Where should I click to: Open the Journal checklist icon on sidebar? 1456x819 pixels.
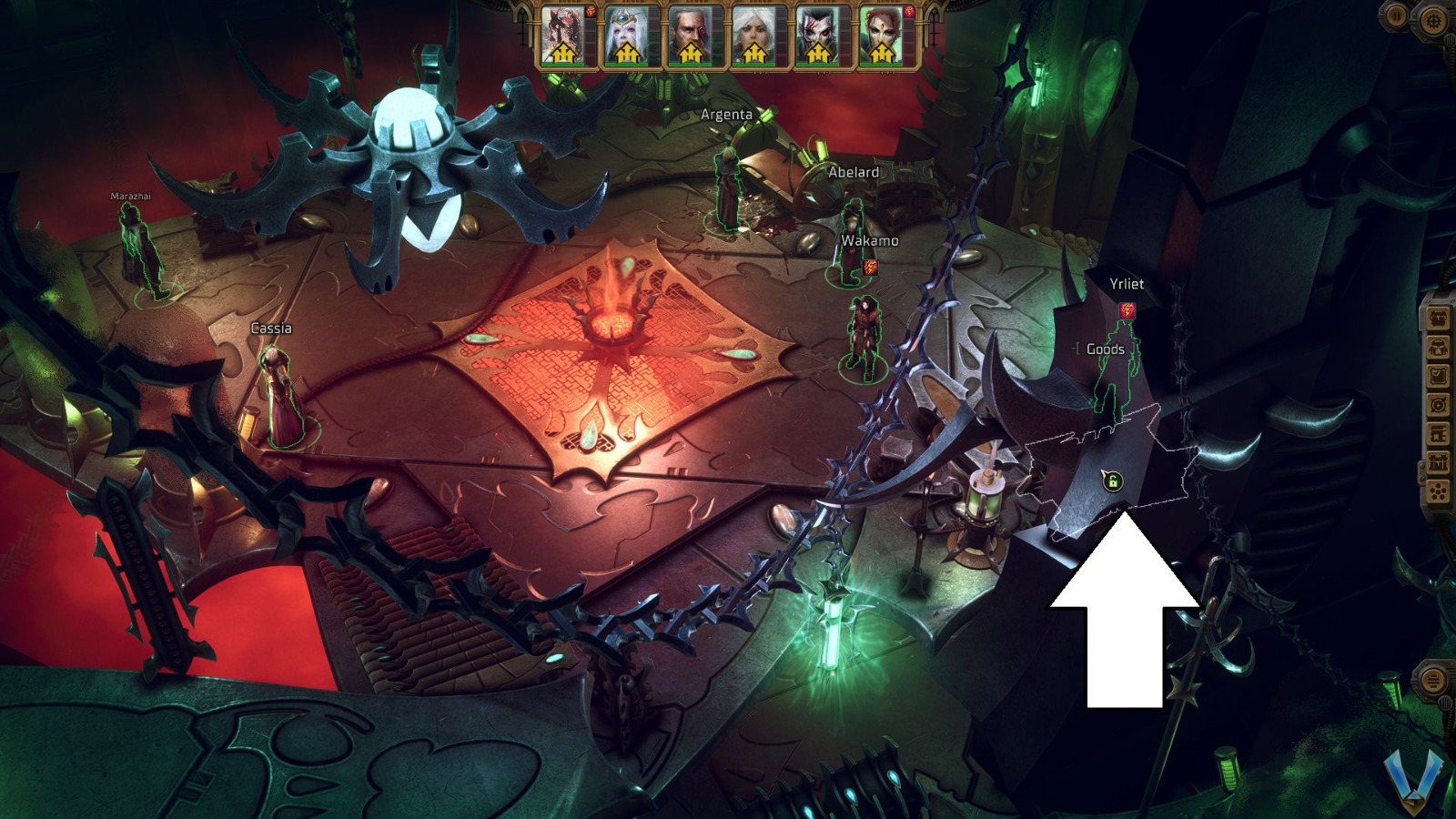pos(1438,375)
